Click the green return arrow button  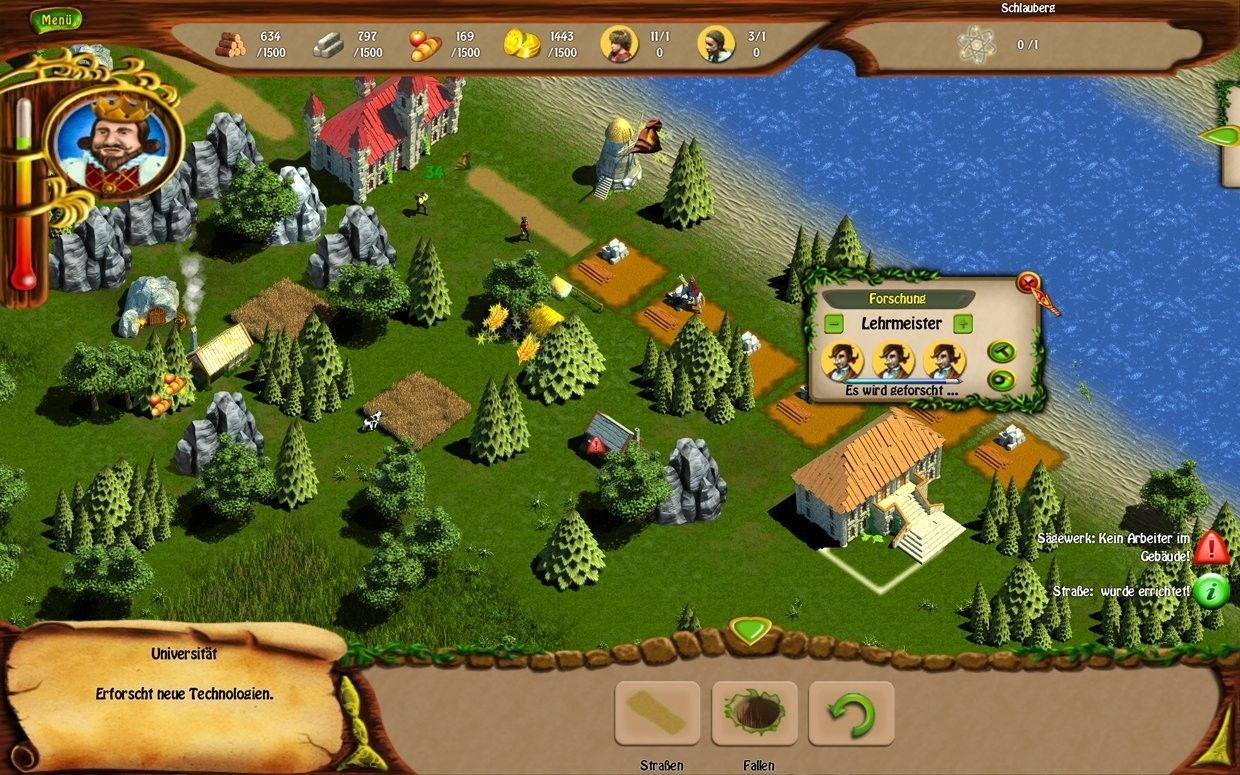coord(851,713)
